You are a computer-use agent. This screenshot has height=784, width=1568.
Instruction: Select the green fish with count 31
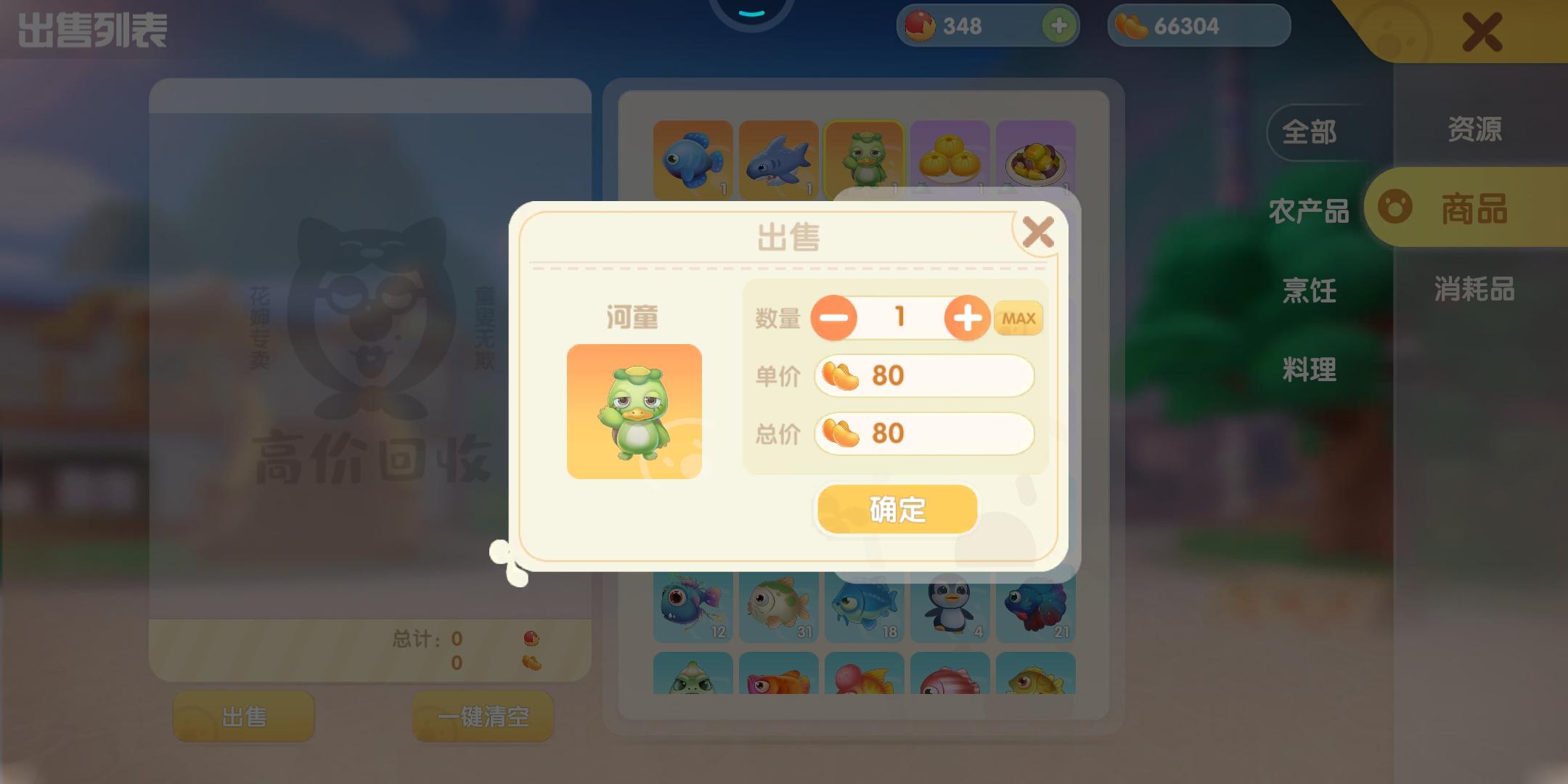coord(778,604)
